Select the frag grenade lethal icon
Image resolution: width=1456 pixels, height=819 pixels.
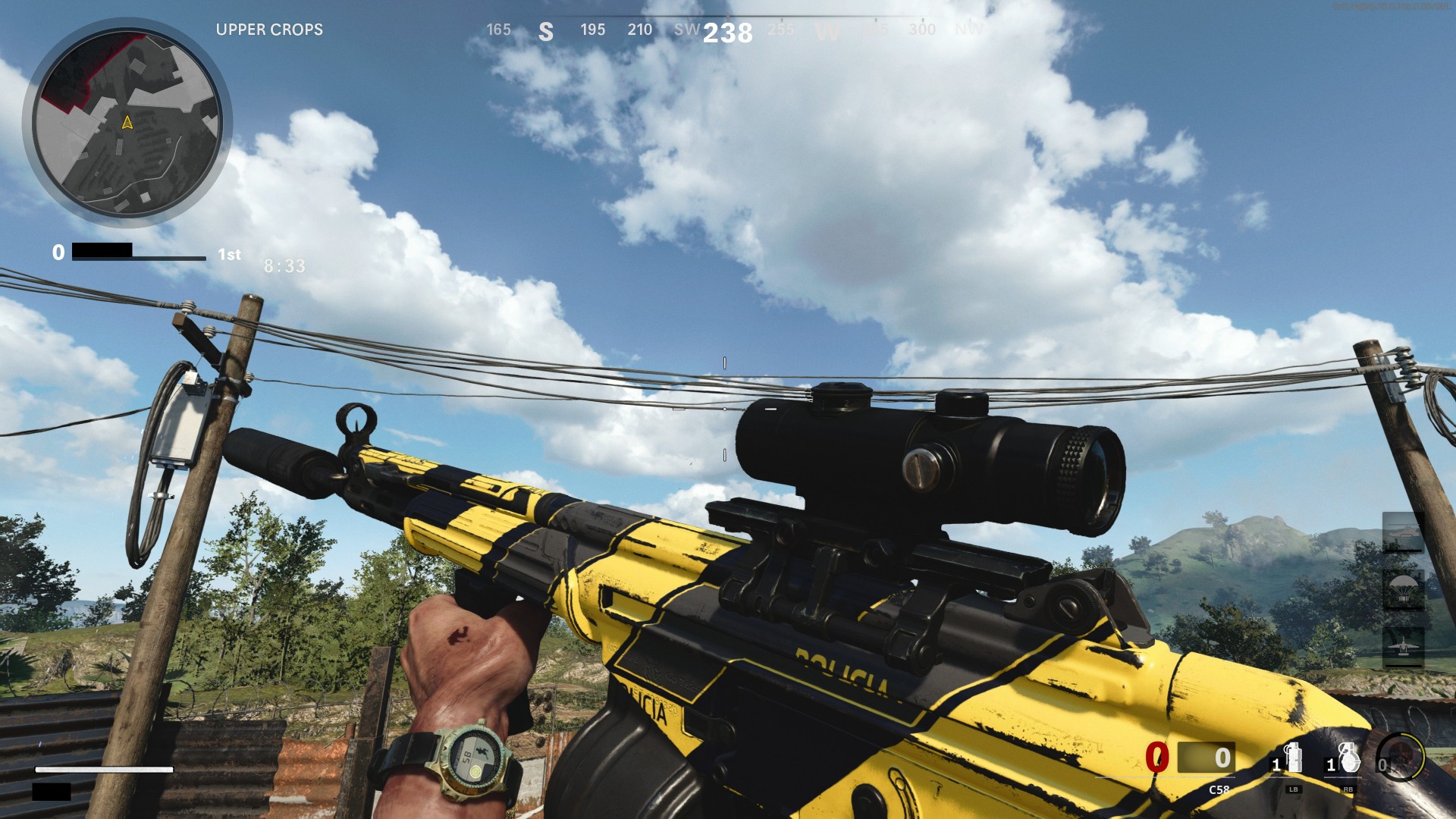1349,758
